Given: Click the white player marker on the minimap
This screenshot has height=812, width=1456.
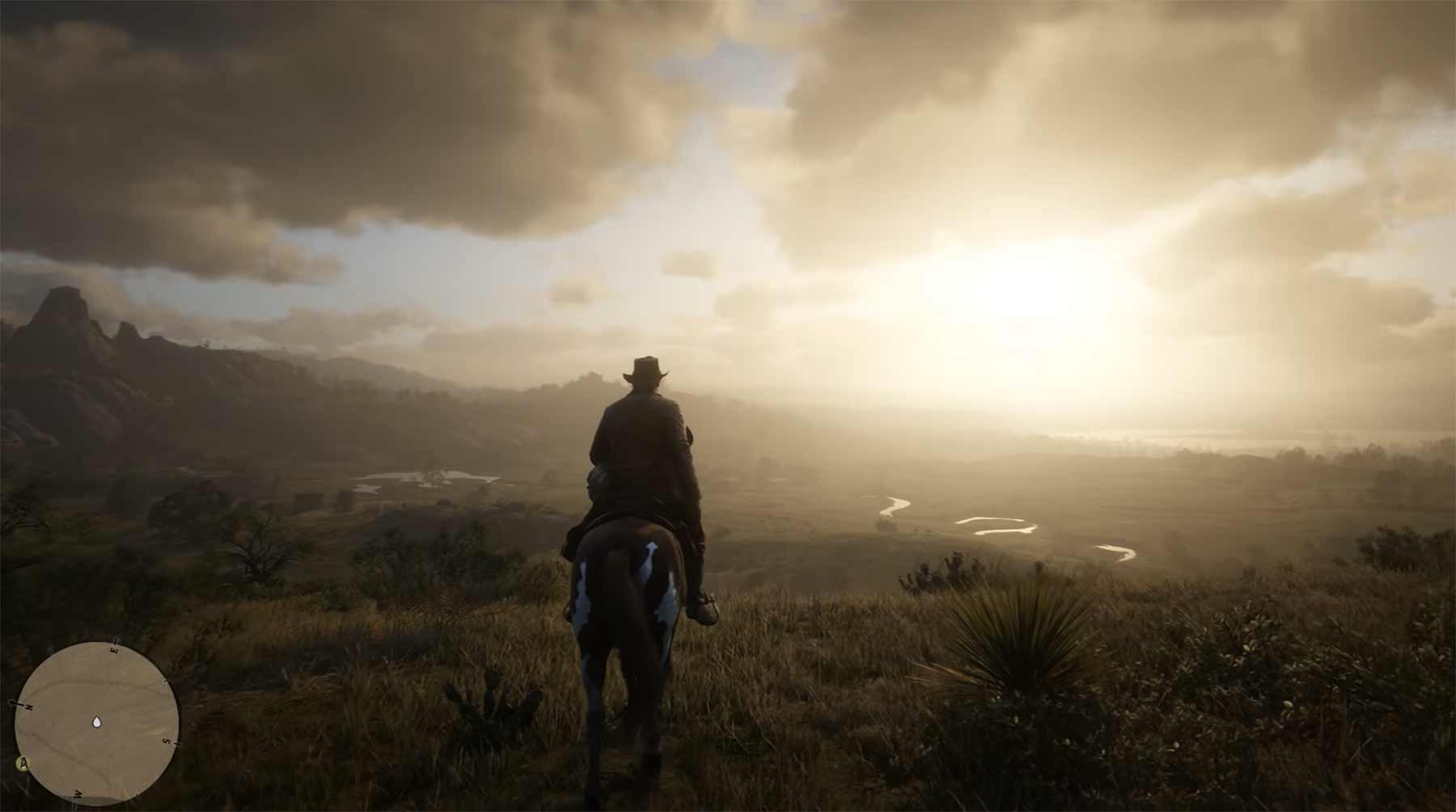Looking at the screenshot, I should [x=97, y=721].
